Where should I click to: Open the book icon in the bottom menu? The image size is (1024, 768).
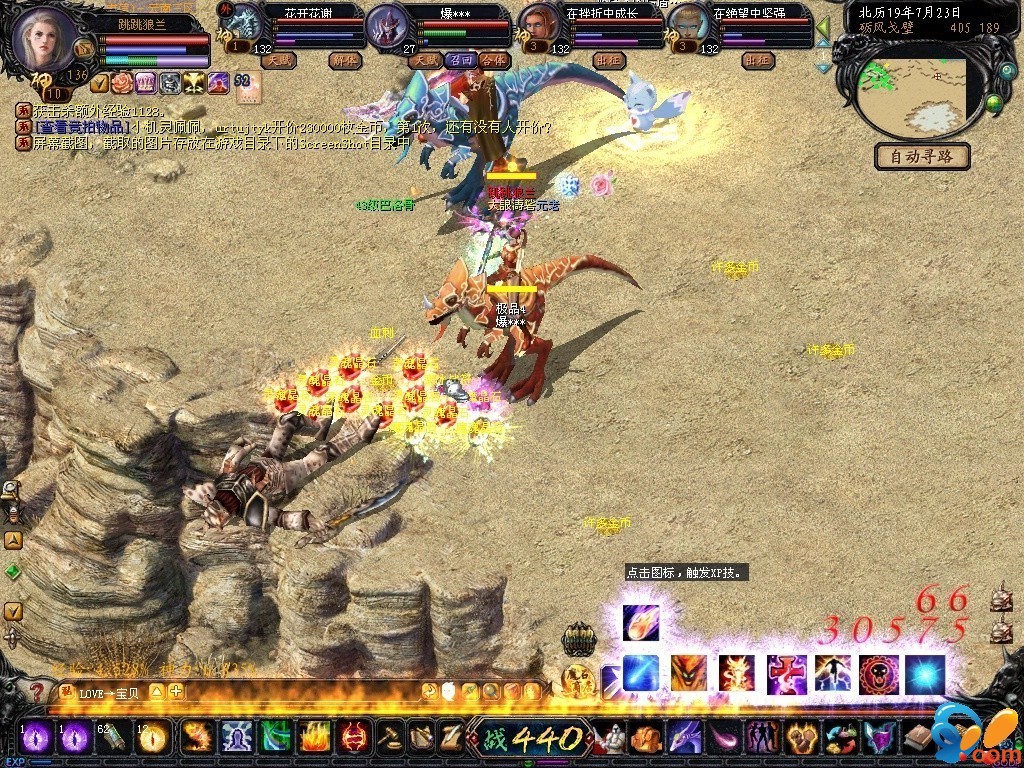click(918, 738)
